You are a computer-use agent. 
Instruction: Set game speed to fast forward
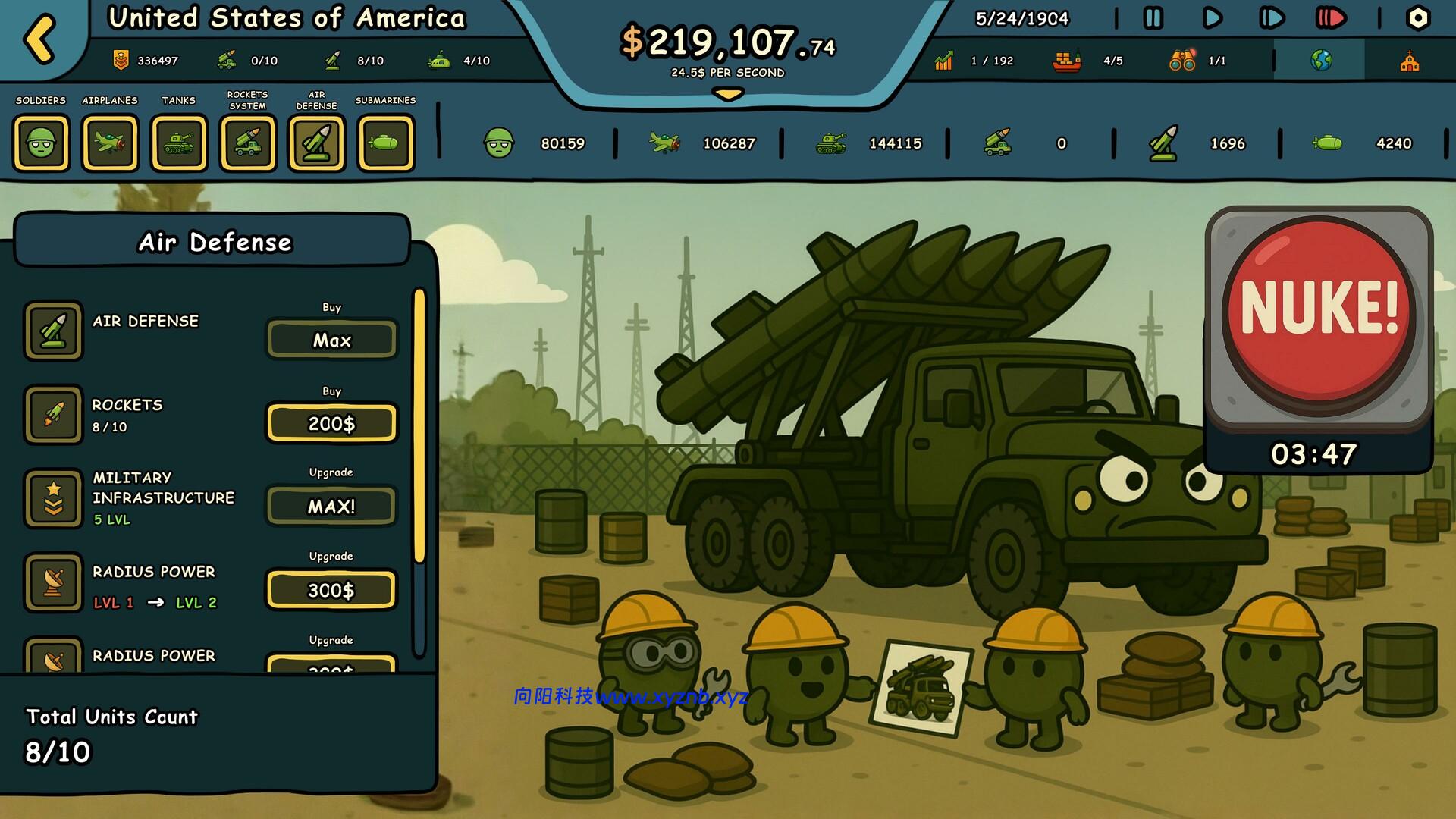tap(1272, 18)
